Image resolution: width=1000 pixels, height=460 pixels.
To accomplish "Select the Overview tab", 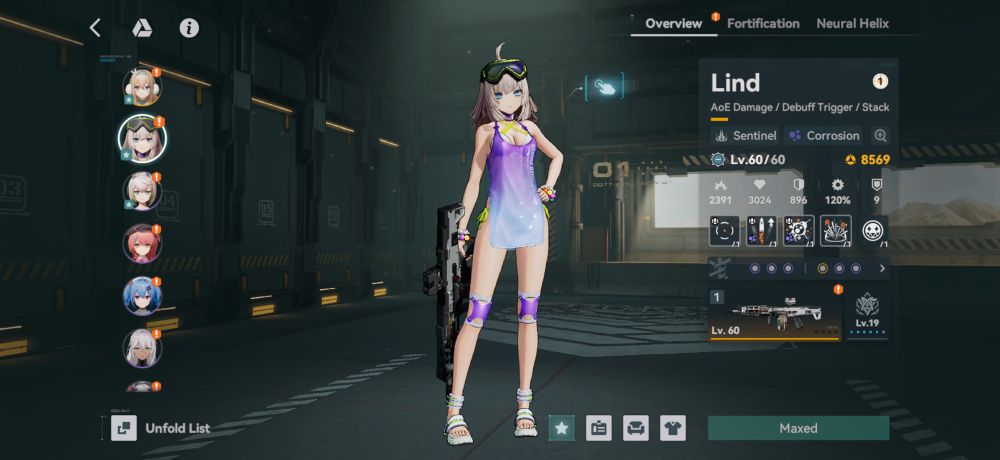I will pos(673,23).
